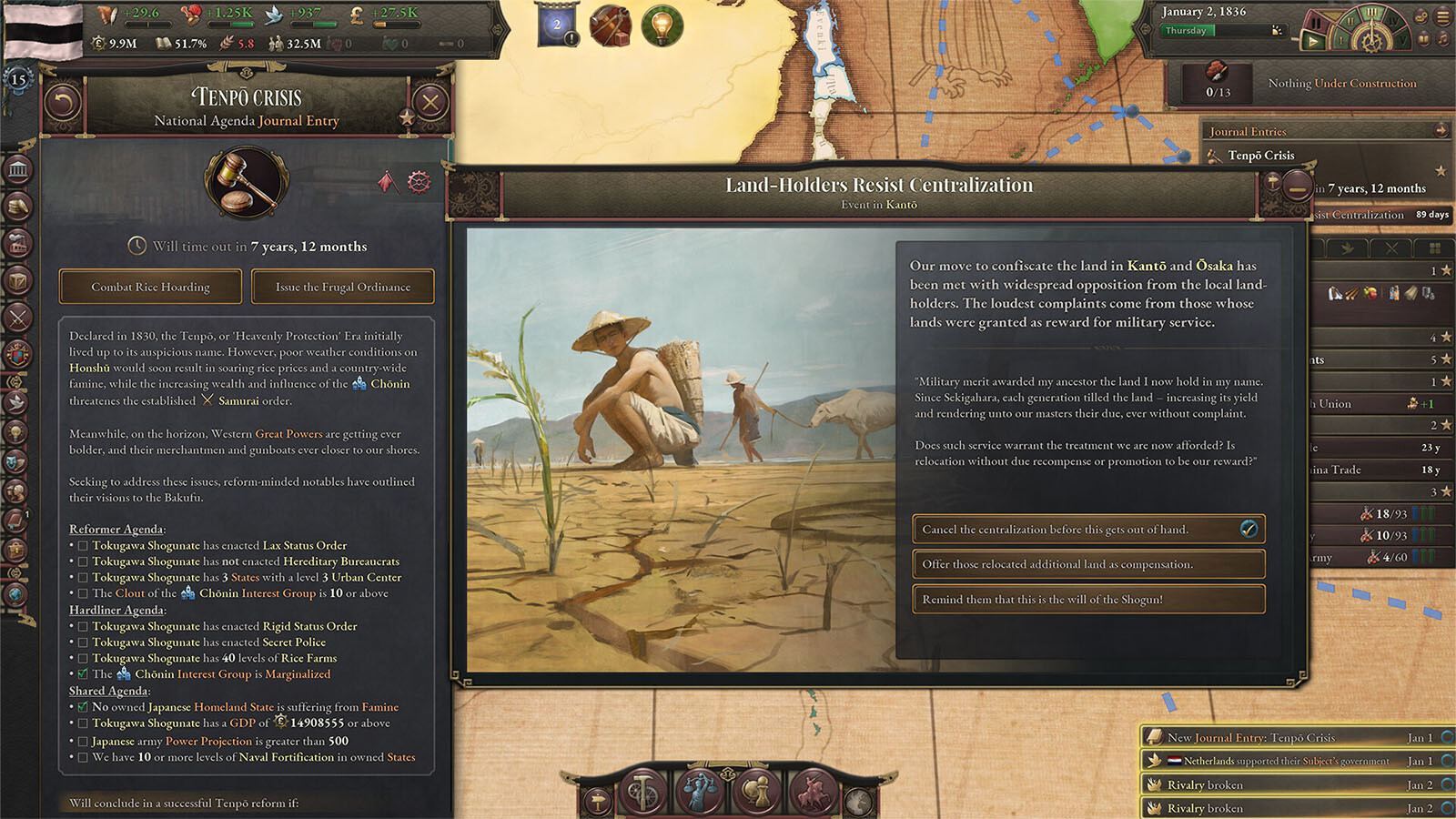Open the New Journal Entry notification
This screenshot has width=1456, height=819.
pos(1292,737)
